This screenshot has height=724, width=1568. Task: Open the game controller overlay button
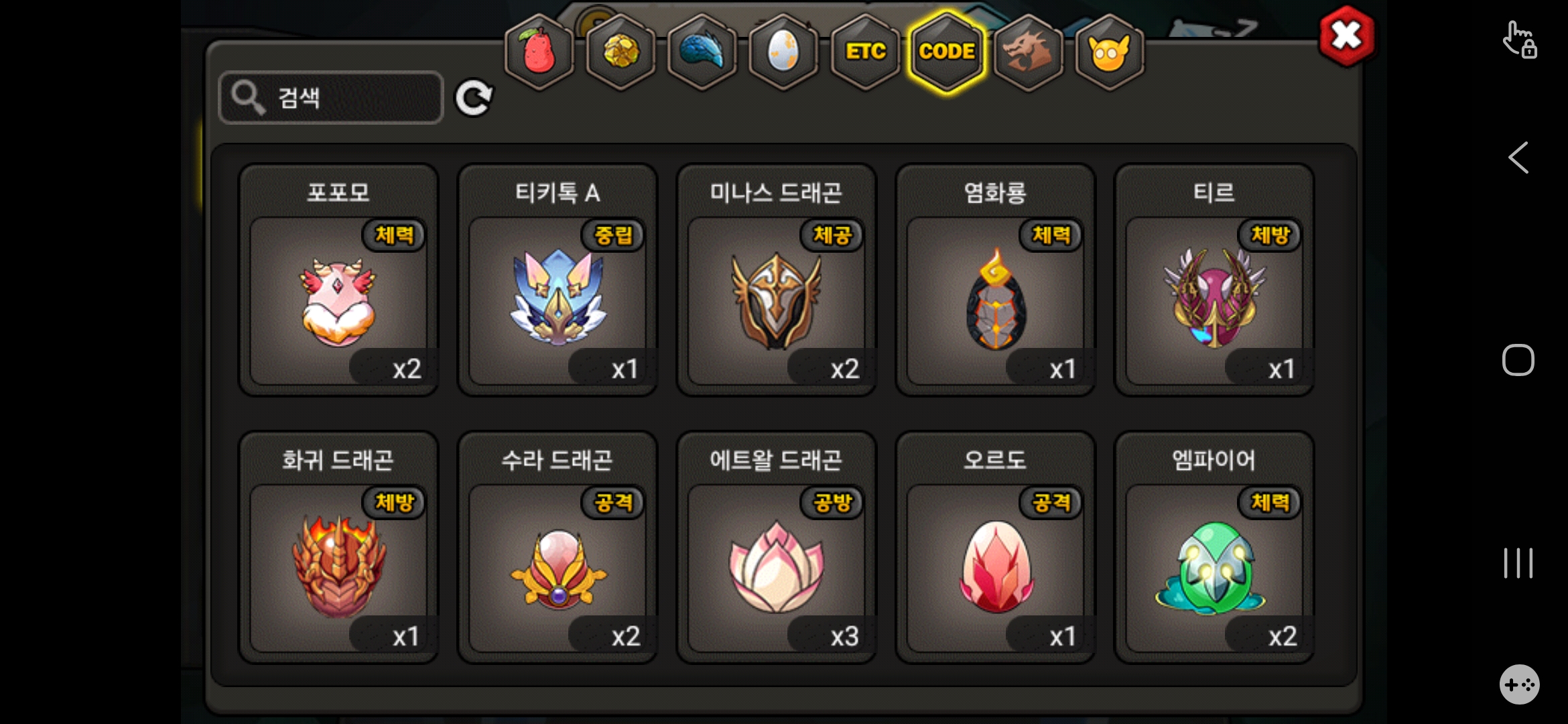[1519, 684]
